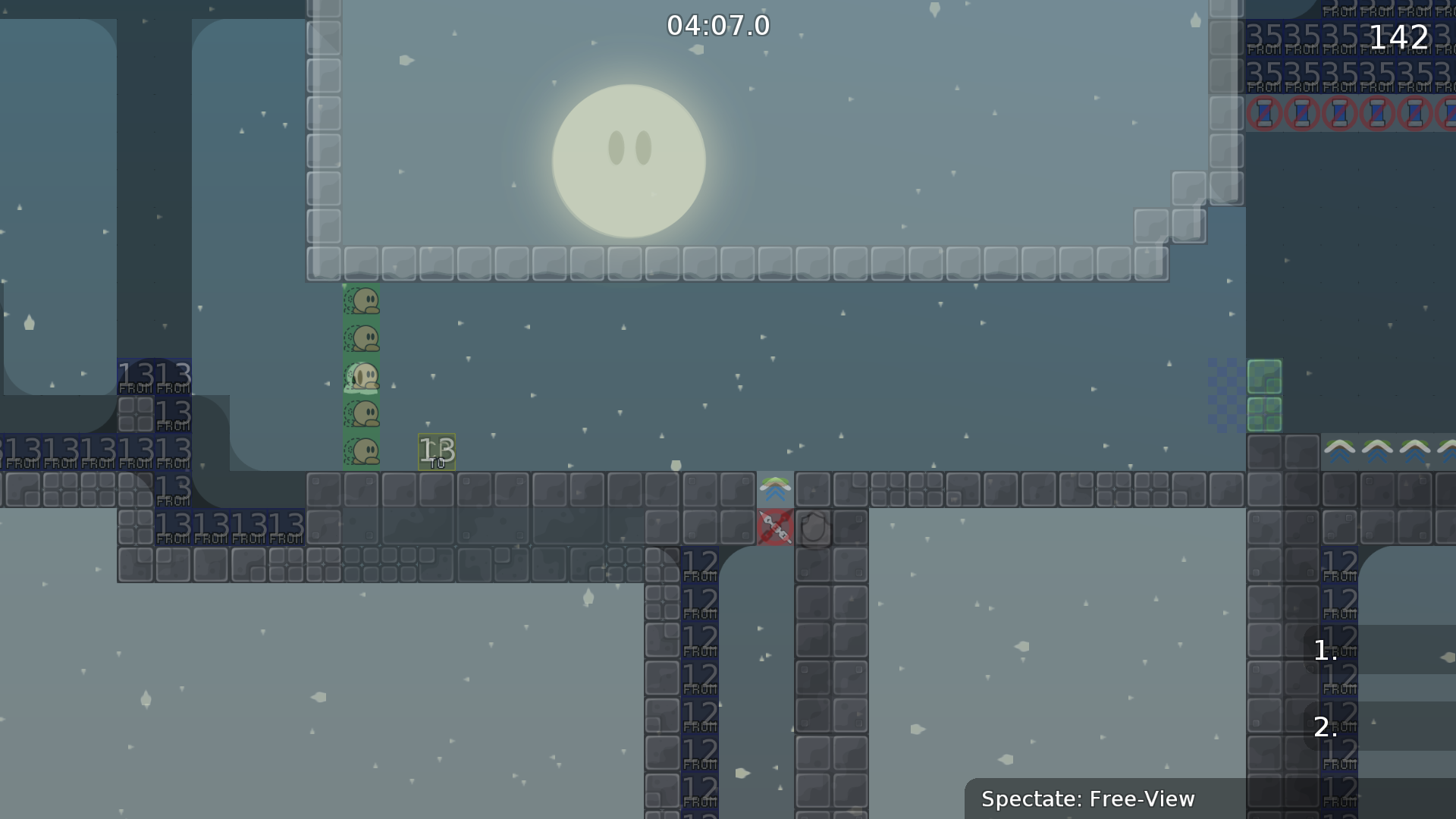Toggle the lower green checkered block on the right

[1265, 416]
